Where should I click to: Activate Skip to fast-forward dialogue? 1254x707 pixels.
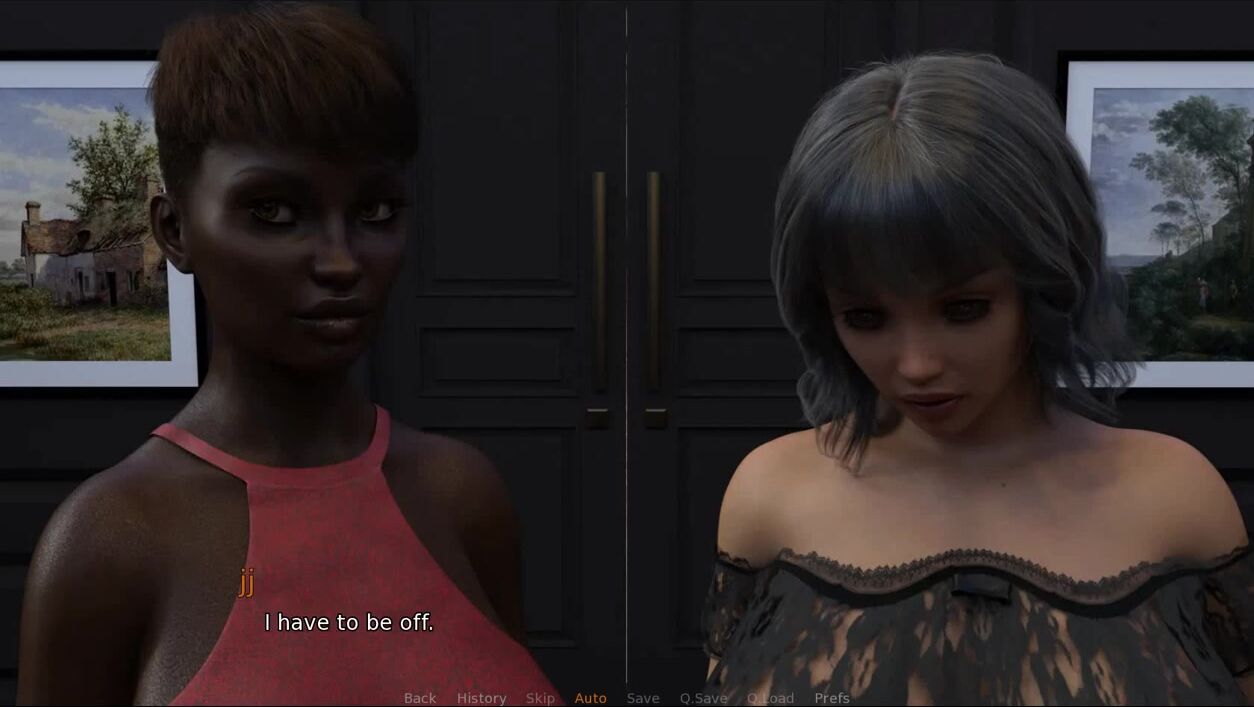click(540, 698)
